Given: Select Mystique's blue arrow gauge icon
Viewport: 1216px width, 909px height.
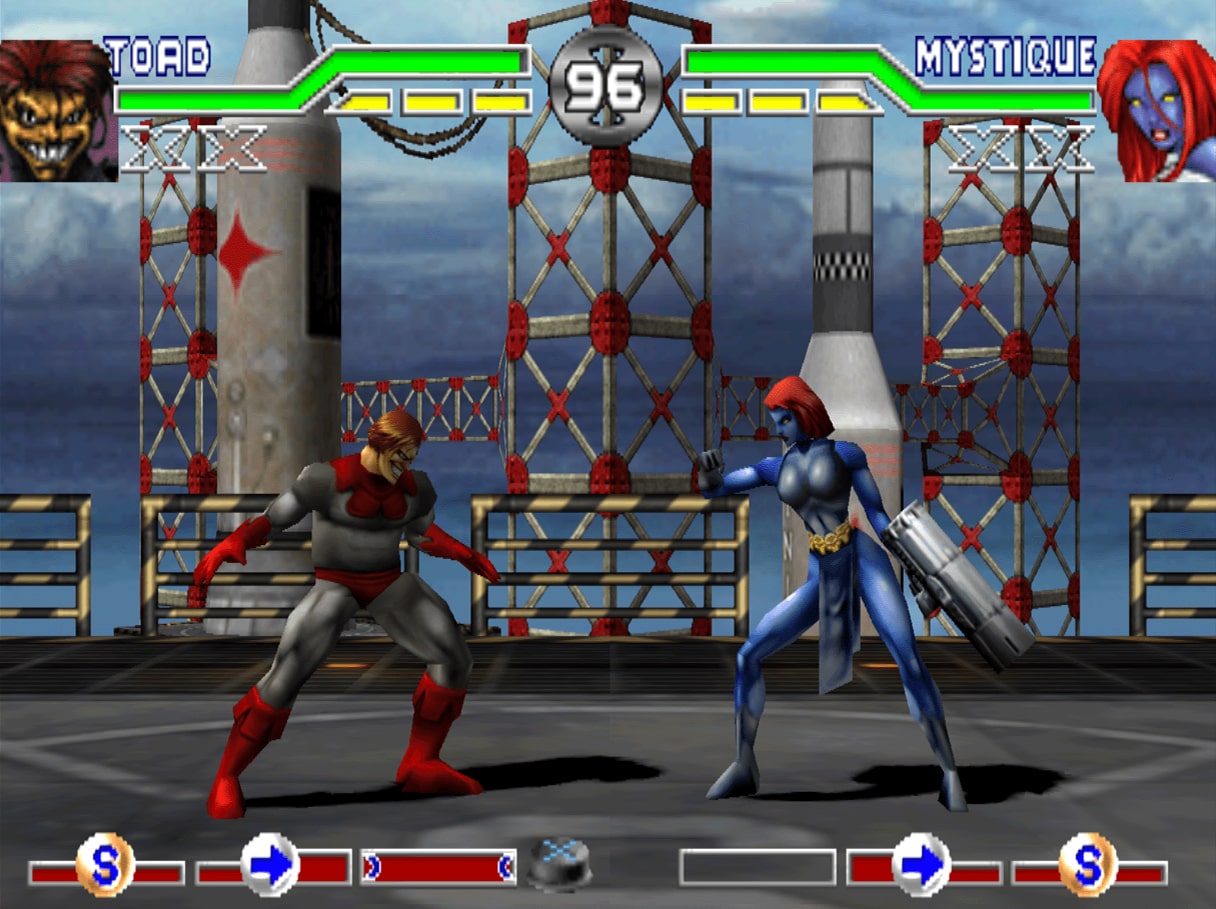Looking at the screenshot, I should click(920, 865).
